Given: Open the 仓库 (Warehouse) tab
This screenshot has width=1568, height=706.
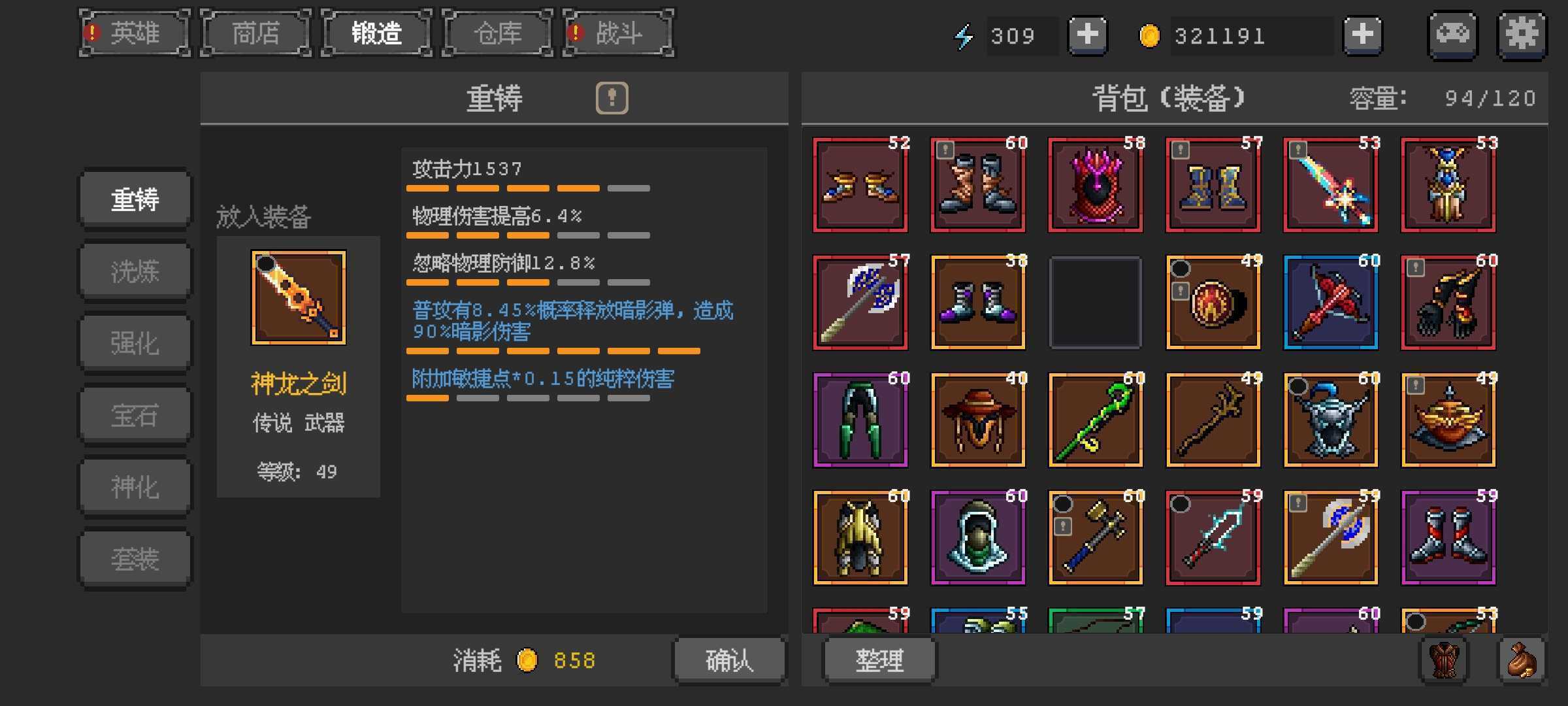Looking at the screenshot, I should coord(498,33).
